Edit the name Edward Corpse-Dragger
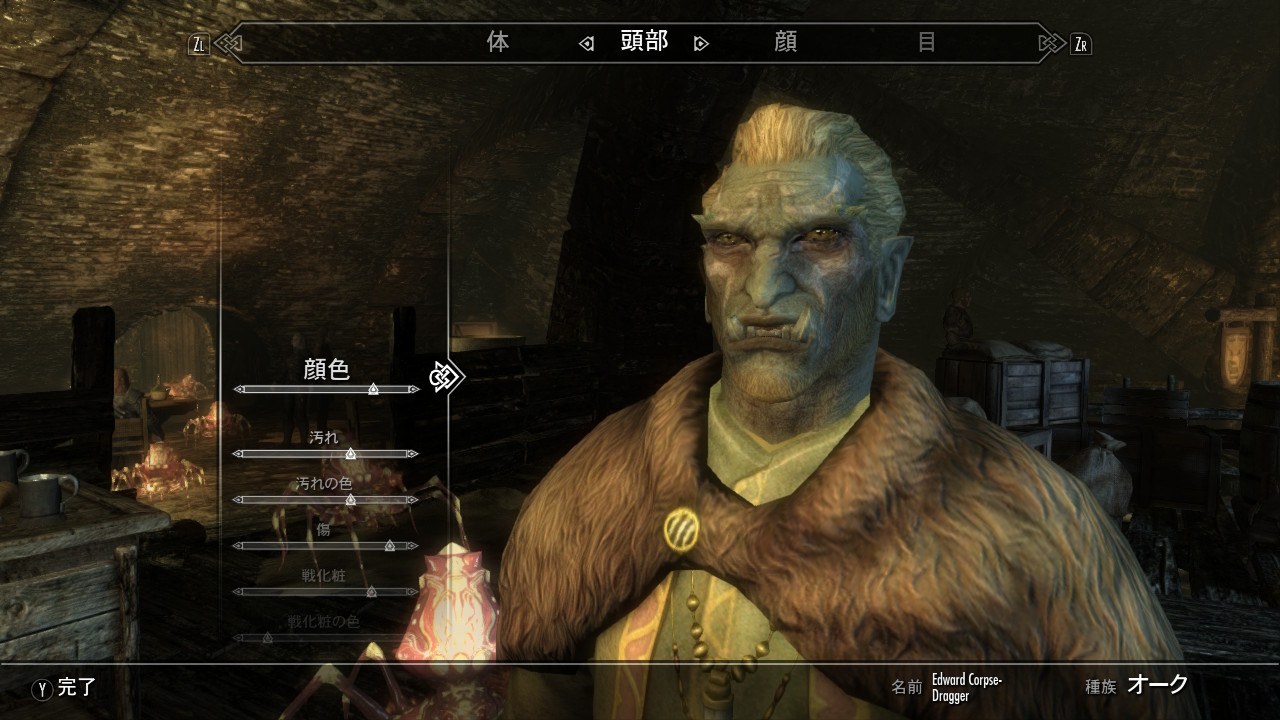This screenshot has height=720, width=1280. click(967, 687)
